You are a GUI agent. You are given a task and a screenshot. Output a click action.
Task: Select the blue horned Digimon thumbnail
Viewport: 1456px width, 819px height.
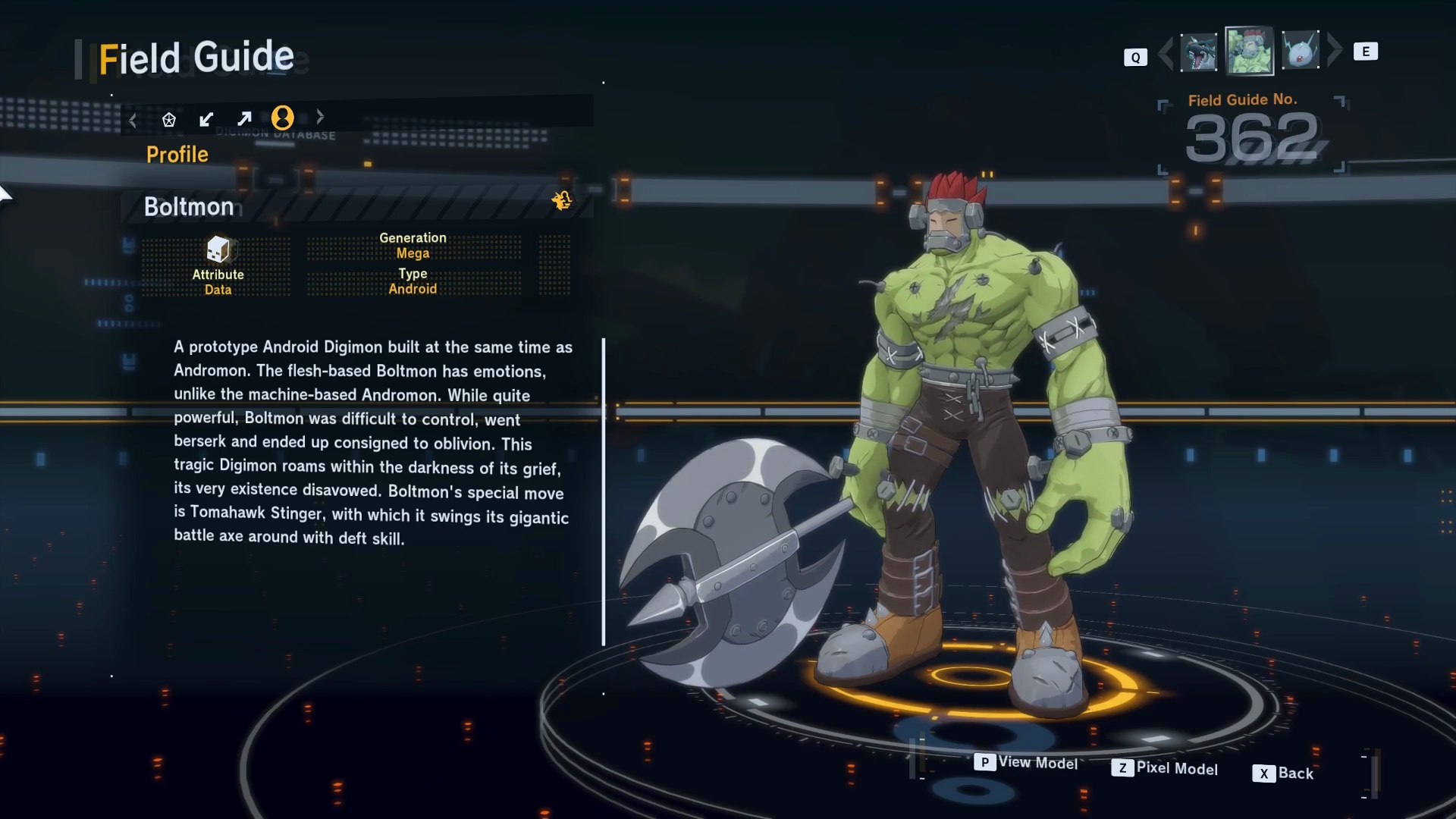1300,51
